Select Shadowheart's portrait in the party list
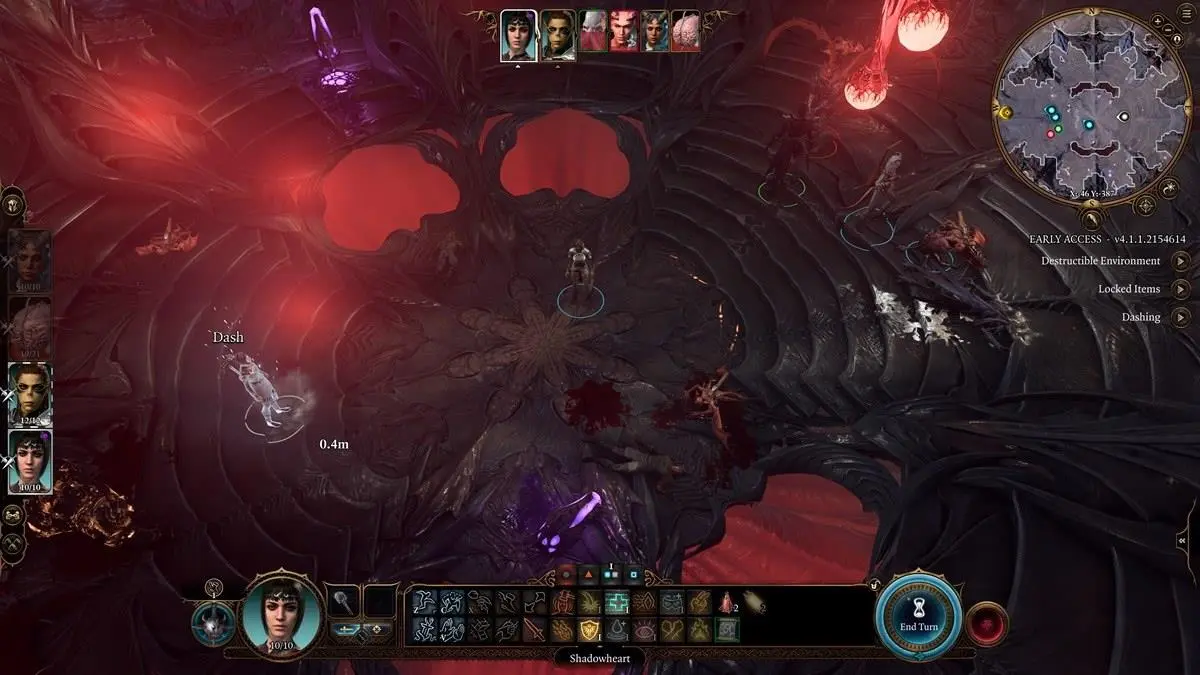Image resolution: width=1200 pixels, height=675 pixels. click(30, 462)
